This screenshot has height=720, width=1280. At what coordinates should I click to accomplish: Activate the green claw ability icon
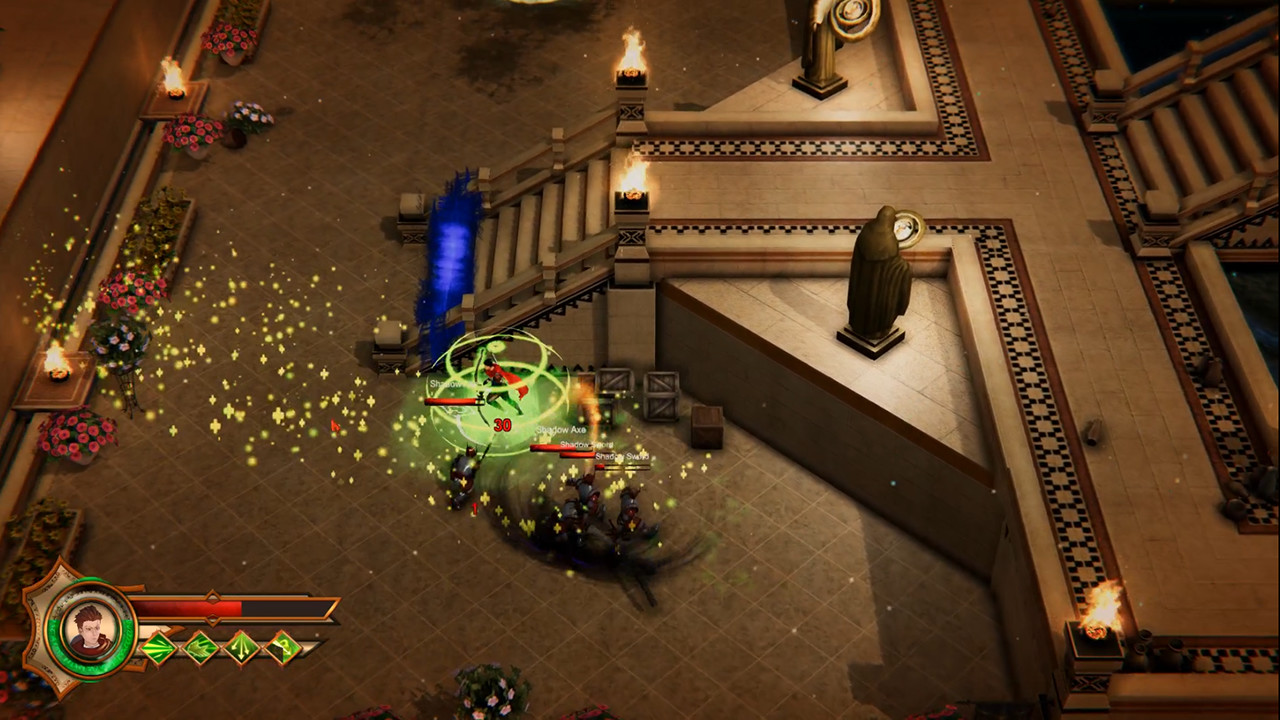tap(200, 646)
